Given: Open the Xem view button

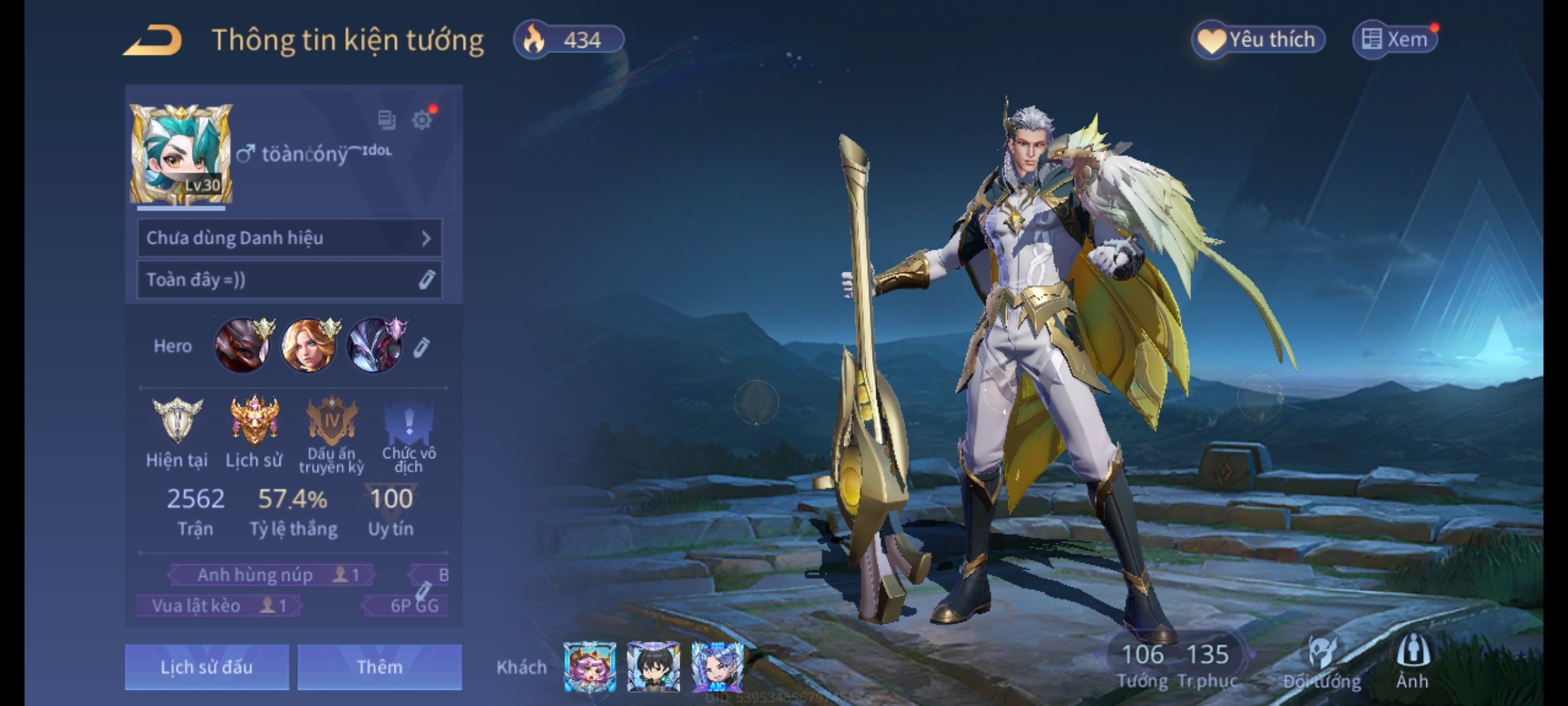Looking at the screenshot, I should [x=1396, y=40].
